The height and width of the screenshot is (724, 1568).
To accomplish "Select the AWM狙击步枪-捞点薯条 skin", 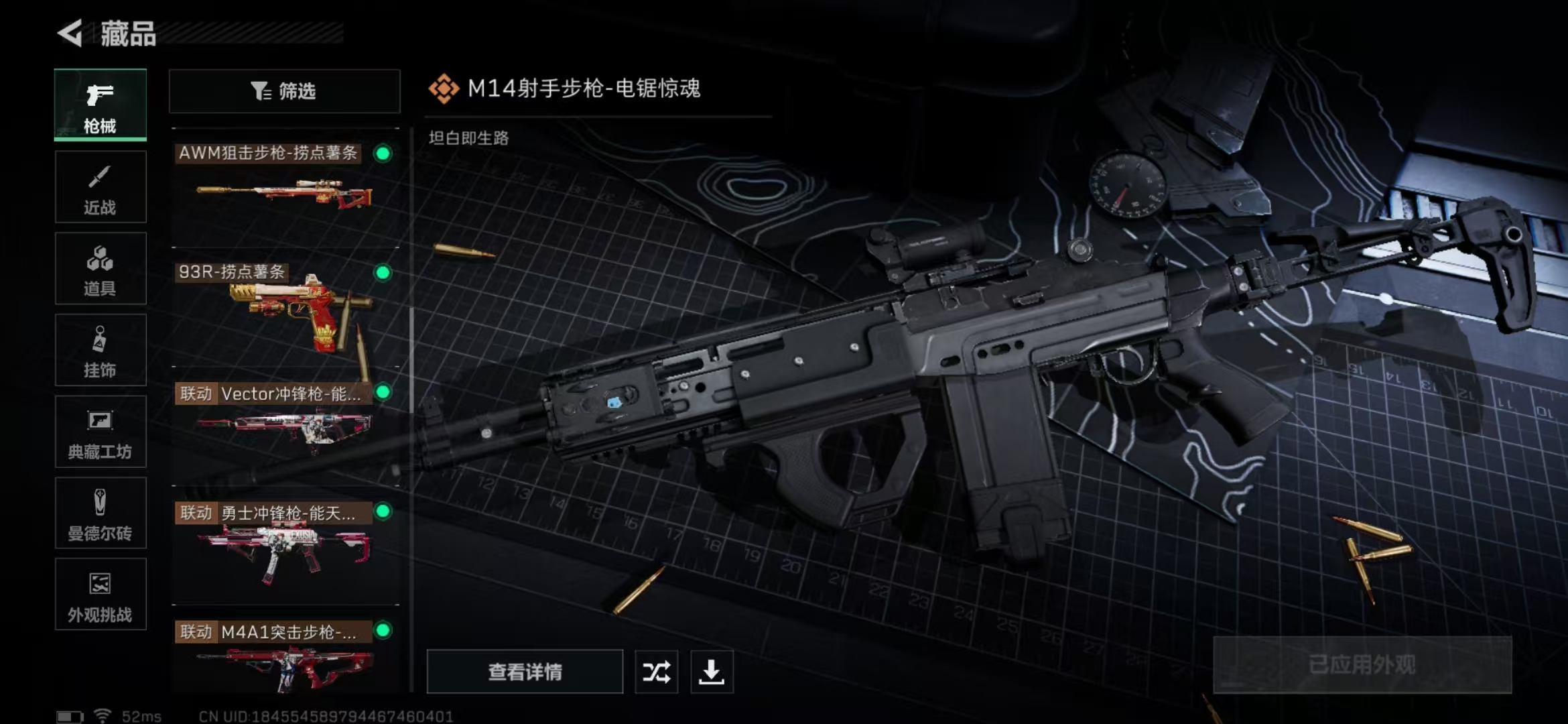I will click(x=285, y=188).
